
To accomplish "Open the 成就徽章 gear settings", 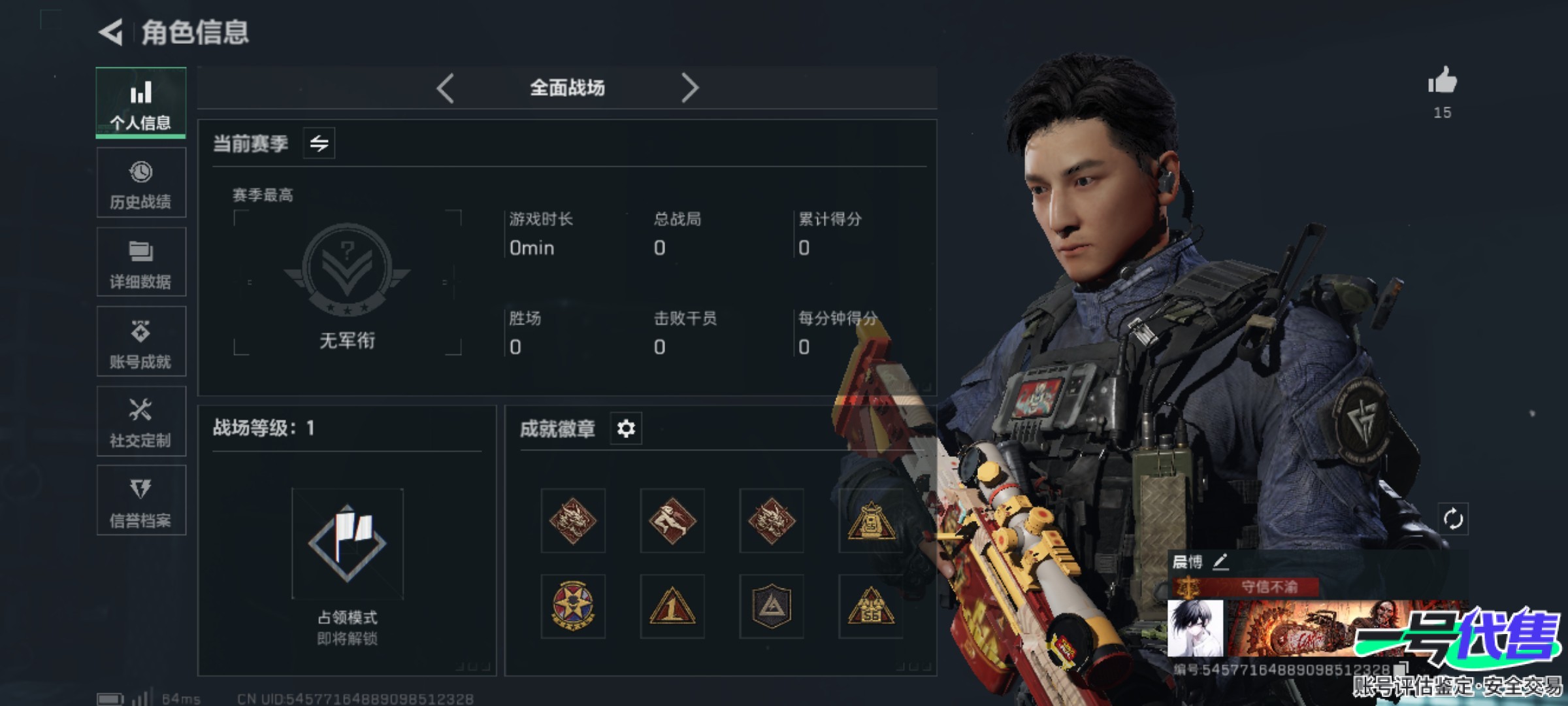I will (625, 429).
